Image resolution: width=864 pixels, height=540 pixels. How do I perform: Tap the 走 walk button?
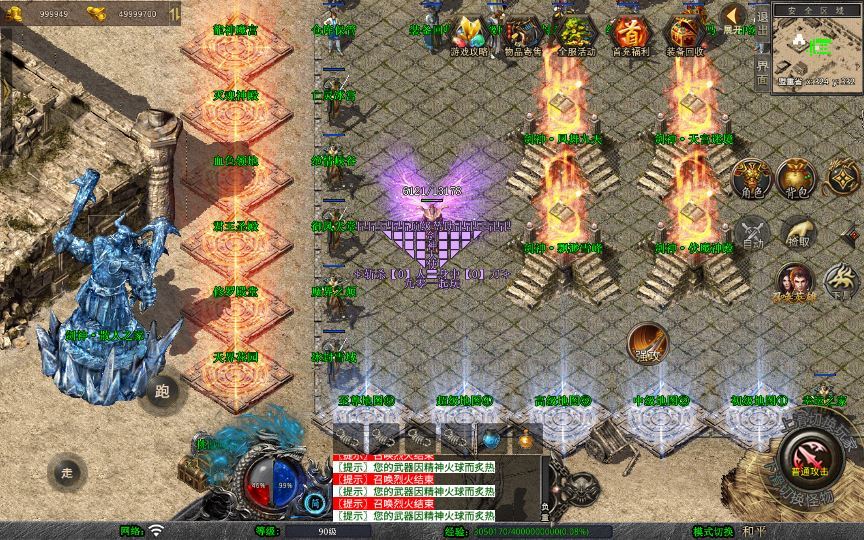pos(68,472)
